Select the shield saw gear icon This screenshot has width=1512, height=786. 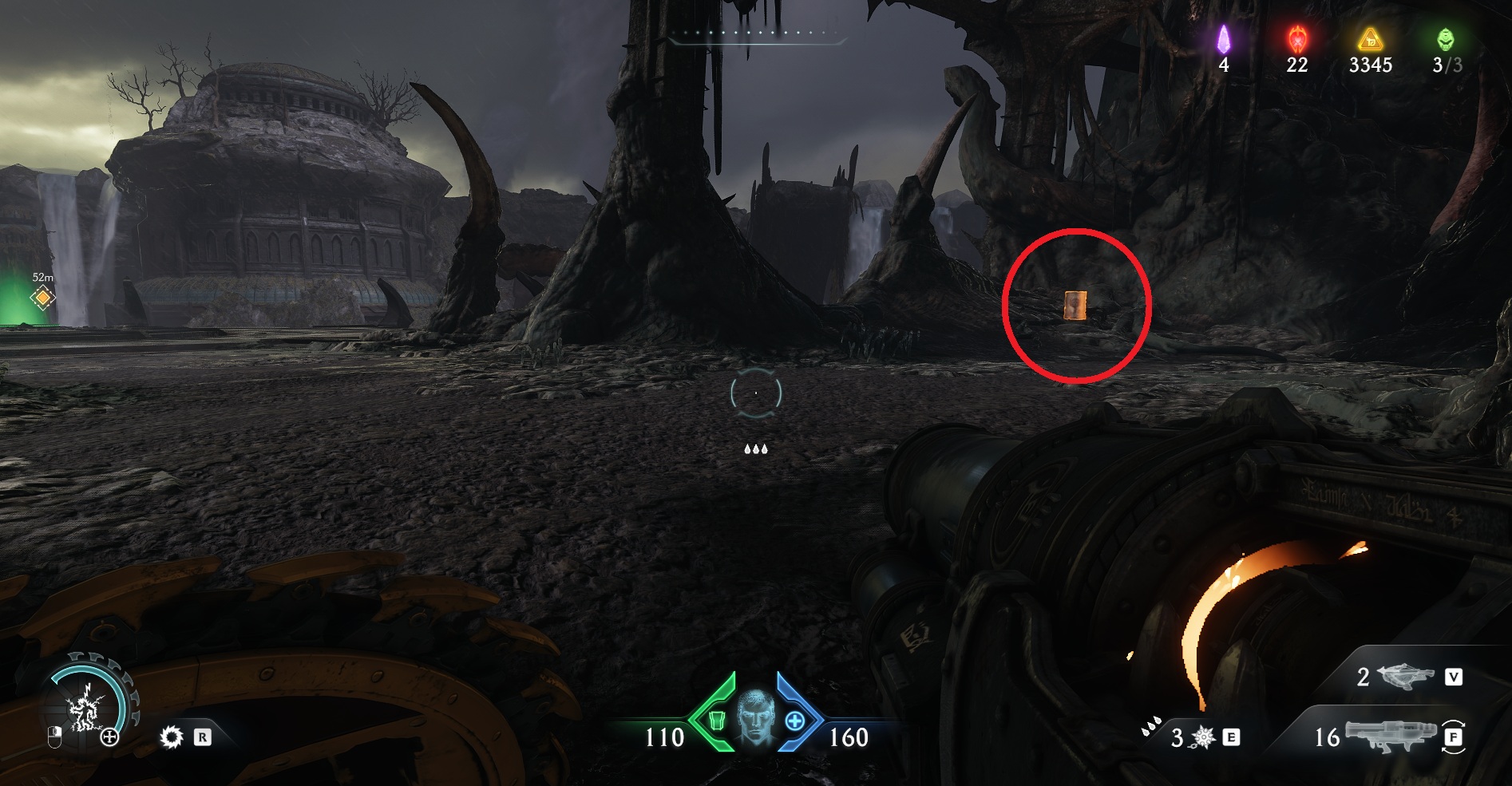pyautogui.click(x=171, y=737)
